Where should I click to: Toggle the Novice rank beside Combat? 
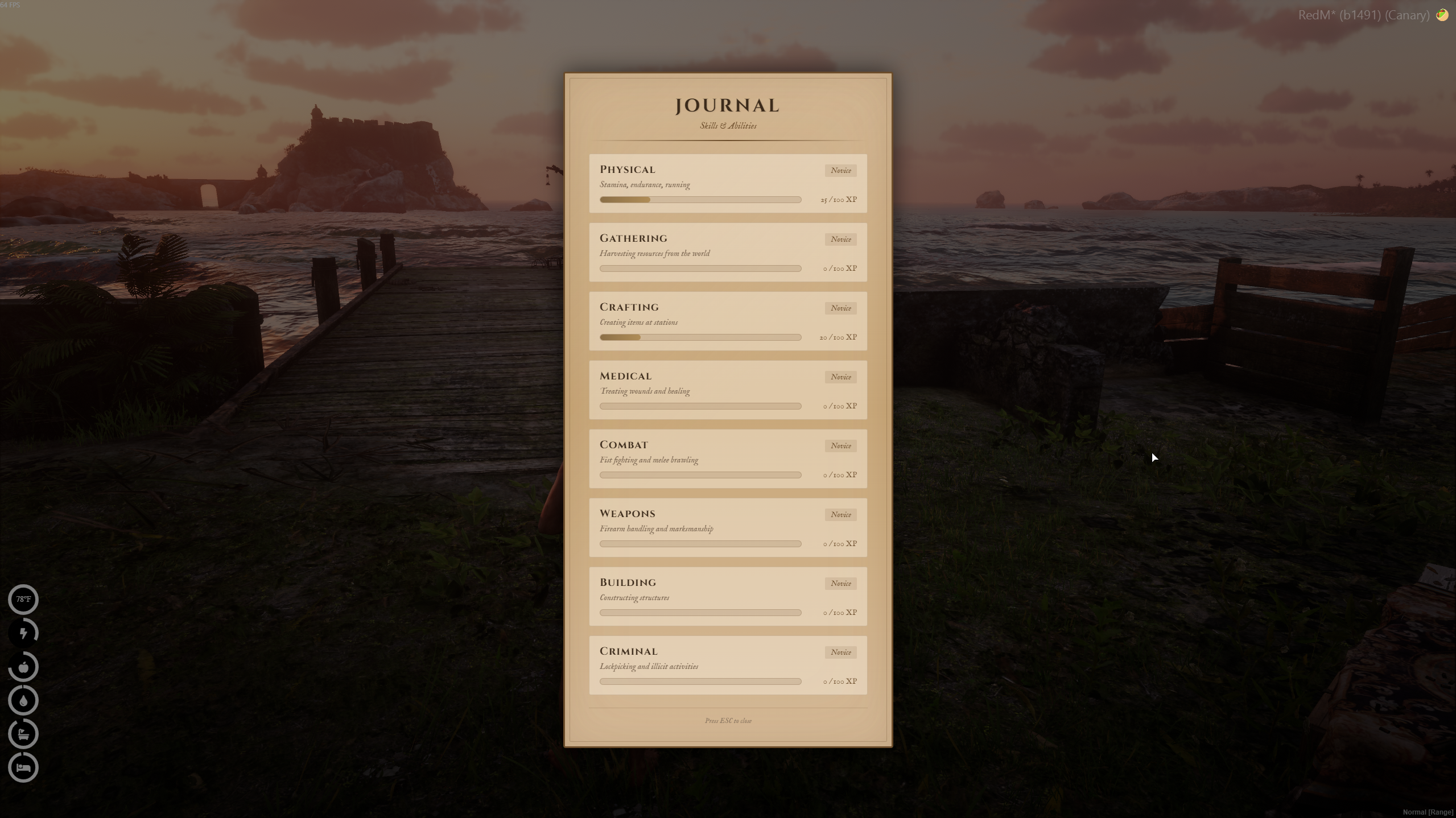pyautogui.click(x=840, y=445)
